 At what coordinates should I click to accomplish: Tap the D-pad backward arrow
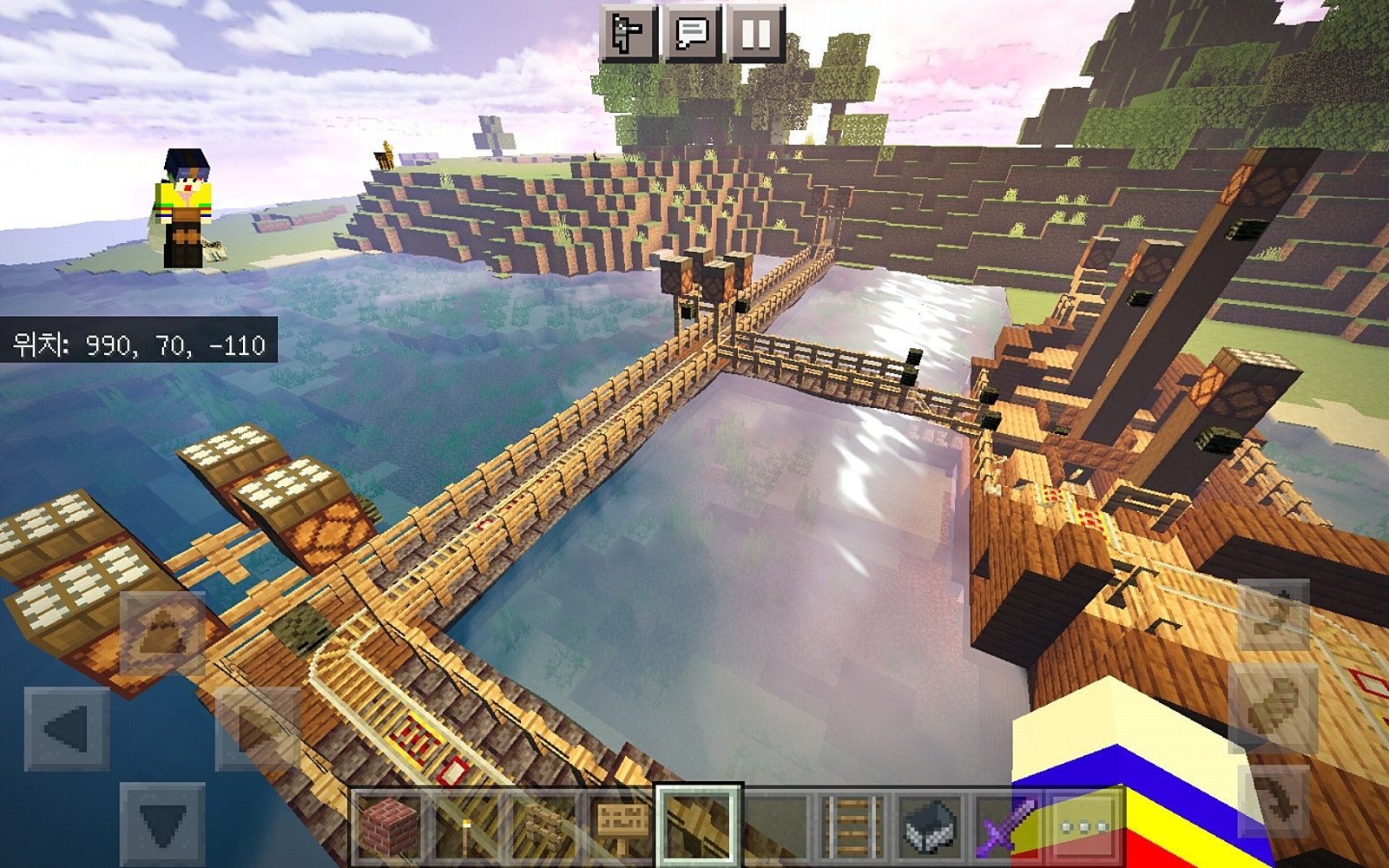pos(162,824)
